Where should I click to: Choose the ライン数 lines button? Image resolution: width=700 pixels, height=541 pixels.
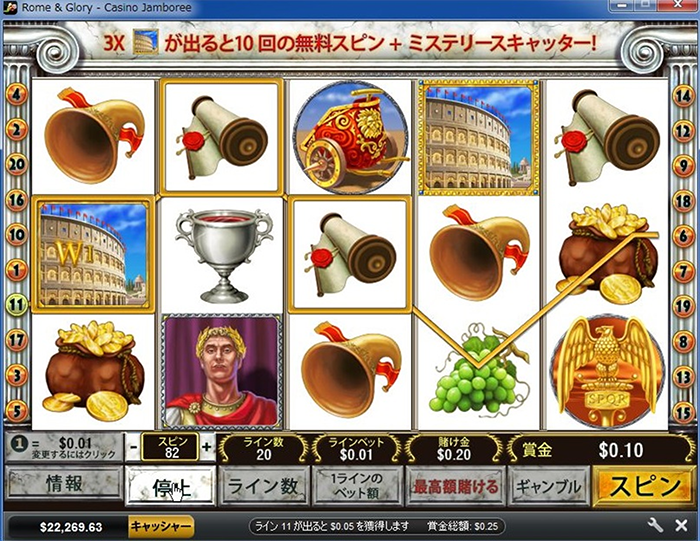tap(262, 488)
